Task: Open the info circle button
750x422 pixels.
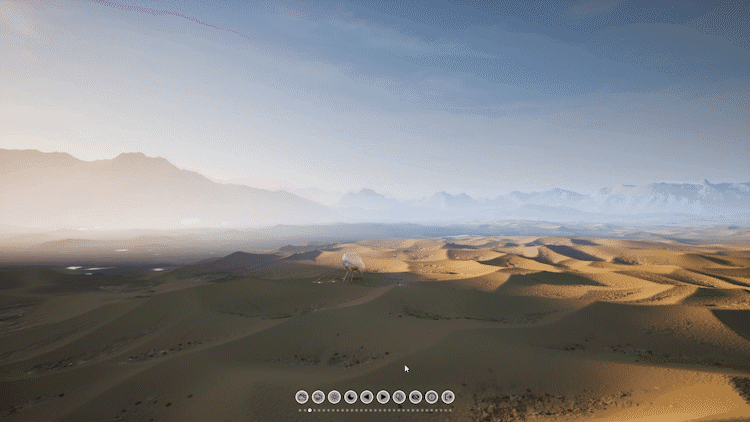Action: [431, 397]
